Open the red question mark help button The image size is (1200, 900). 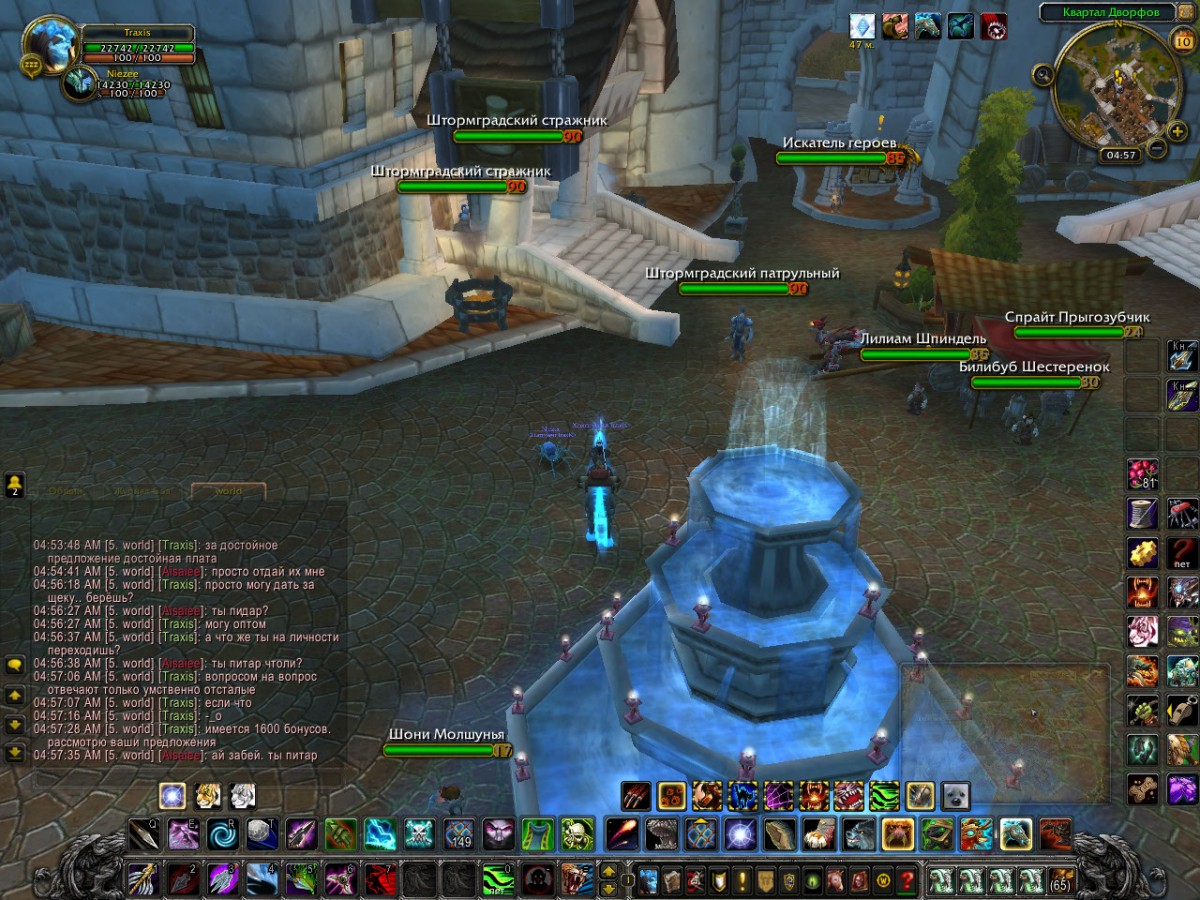coord(907,882)
